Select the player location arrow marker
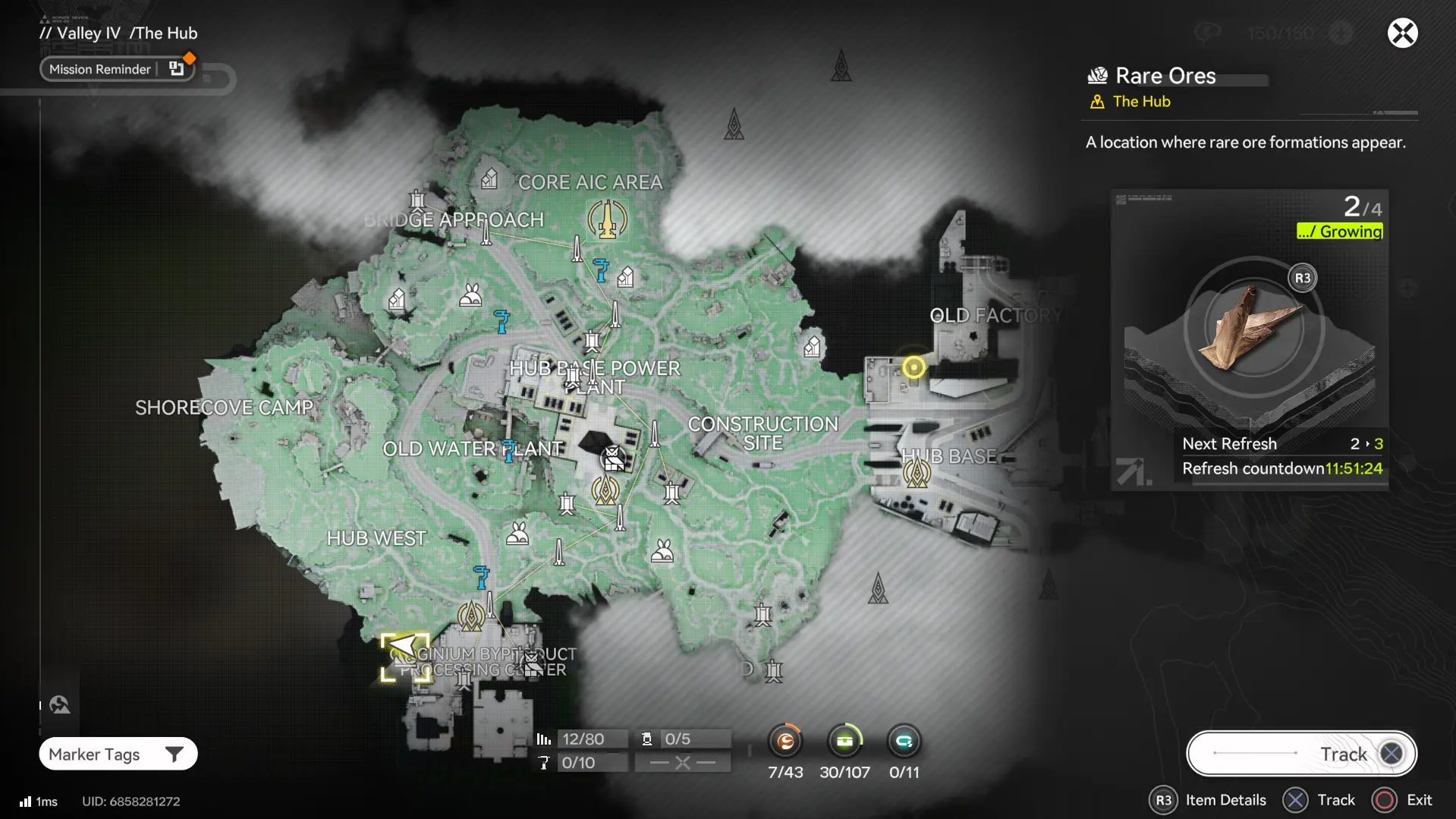The image size is (1456, 819). [404, 649]
